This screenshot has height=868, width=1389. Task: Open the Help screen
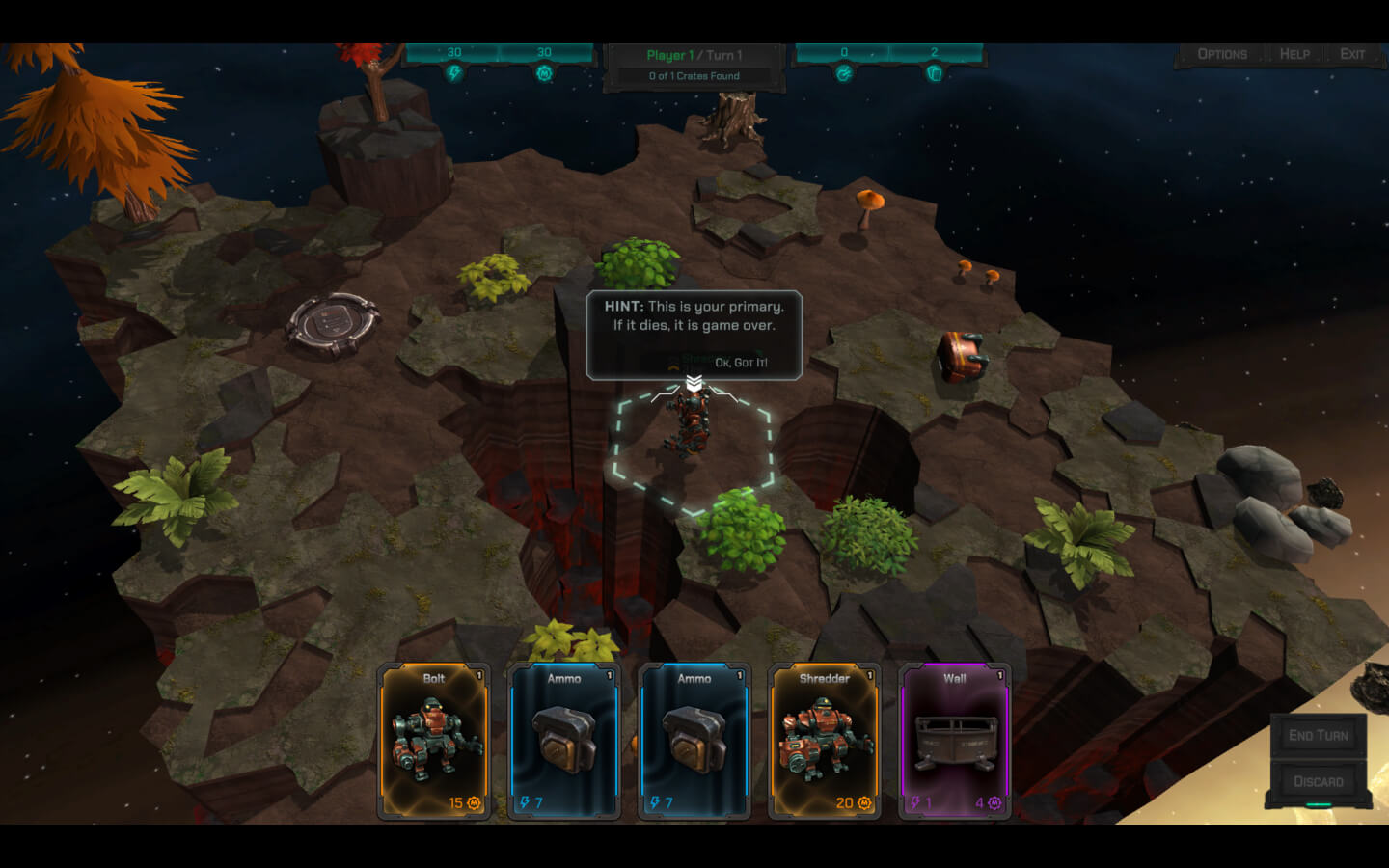coord(1294,54)
